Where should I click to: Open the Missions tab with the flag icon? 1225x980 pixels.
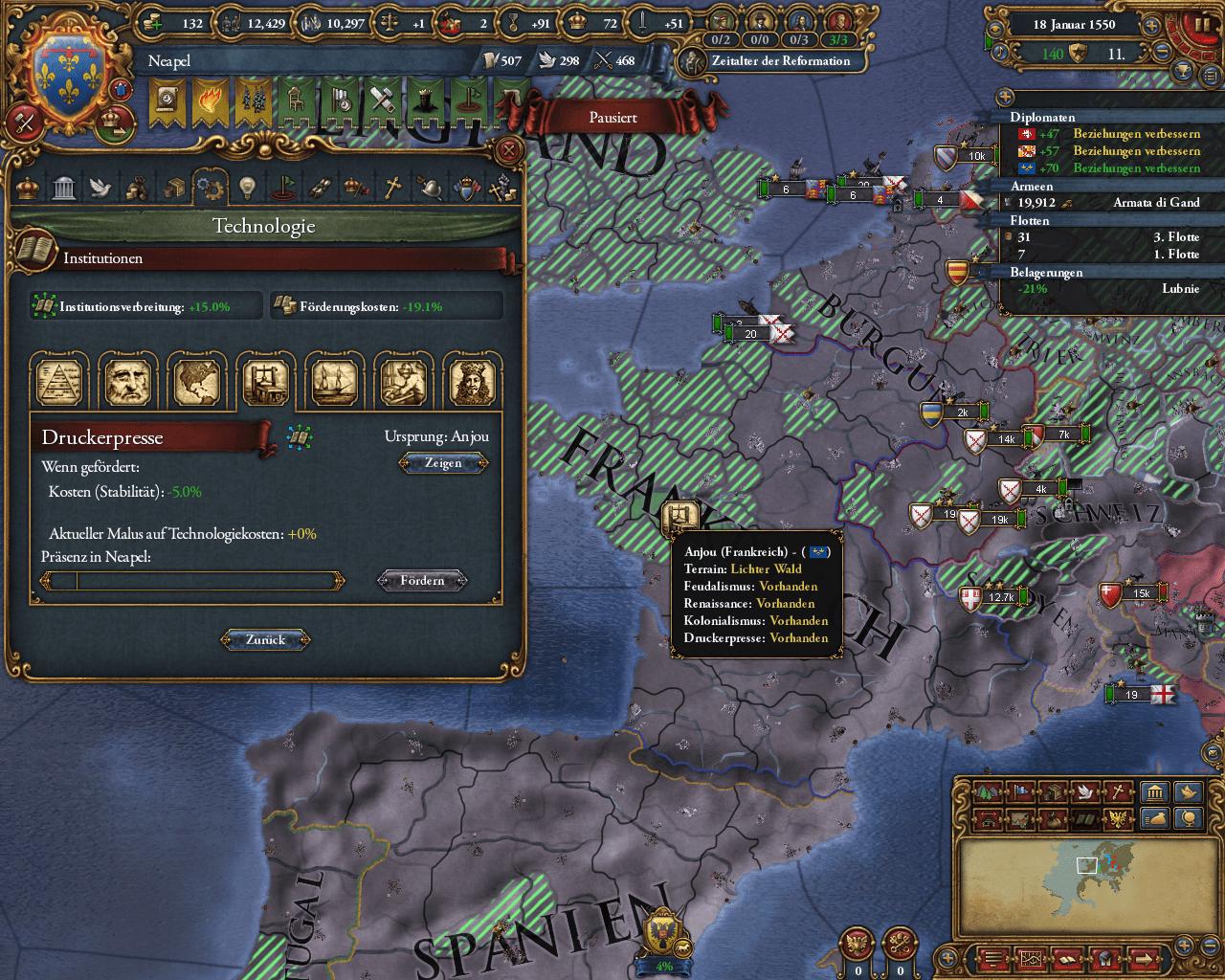point(283,188)
